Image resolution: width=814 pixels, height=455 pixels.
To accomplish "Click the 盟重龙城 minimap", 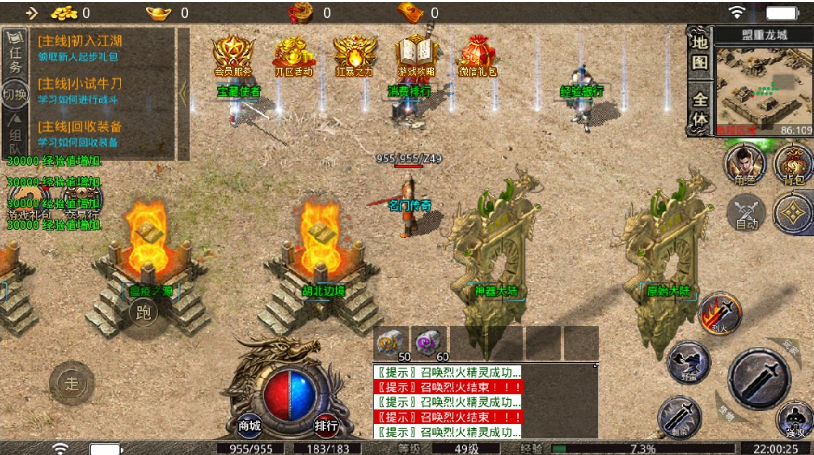I will pos(751,90).
